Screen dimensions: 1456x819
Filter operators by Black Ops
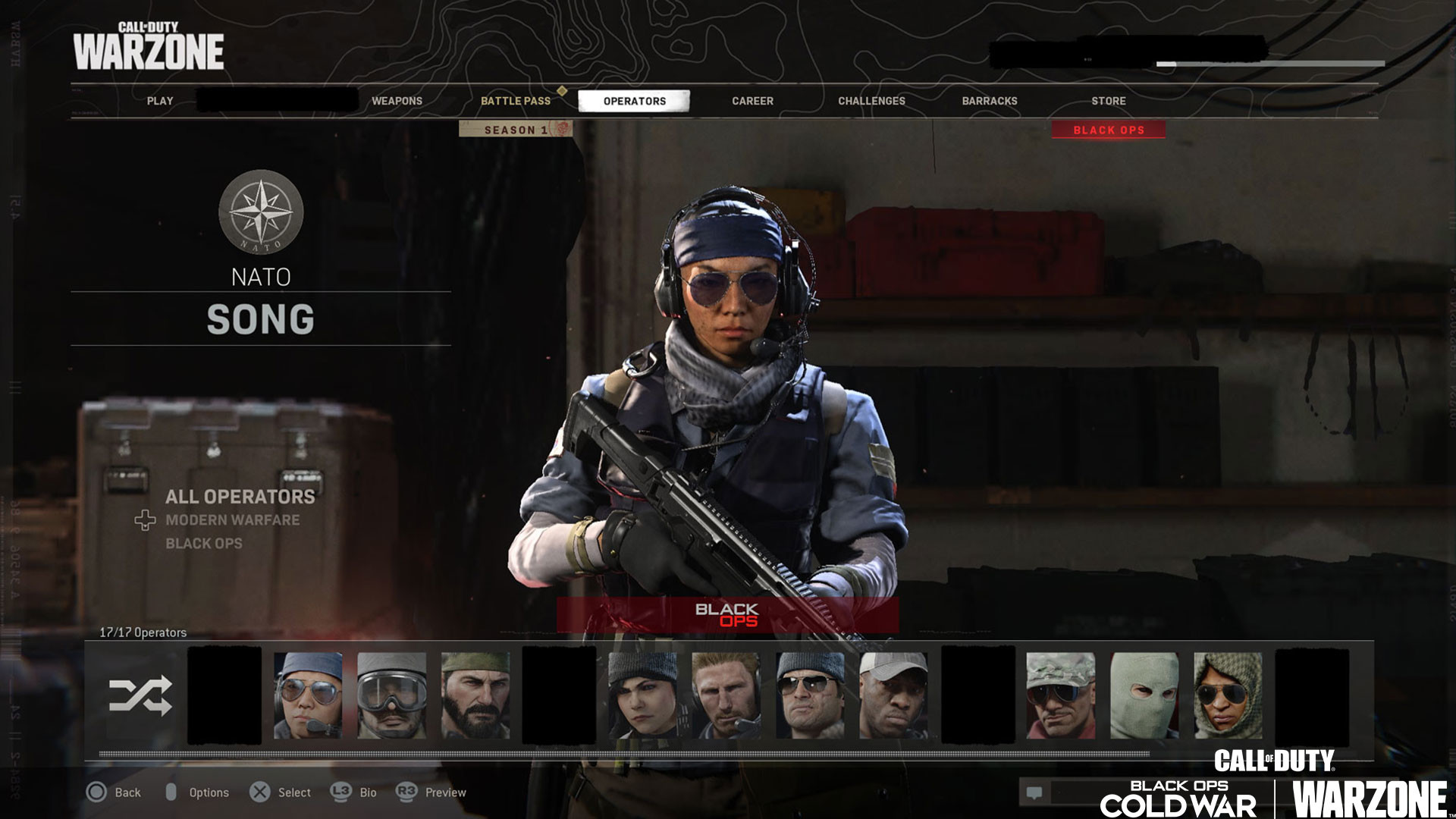(204, 544)
